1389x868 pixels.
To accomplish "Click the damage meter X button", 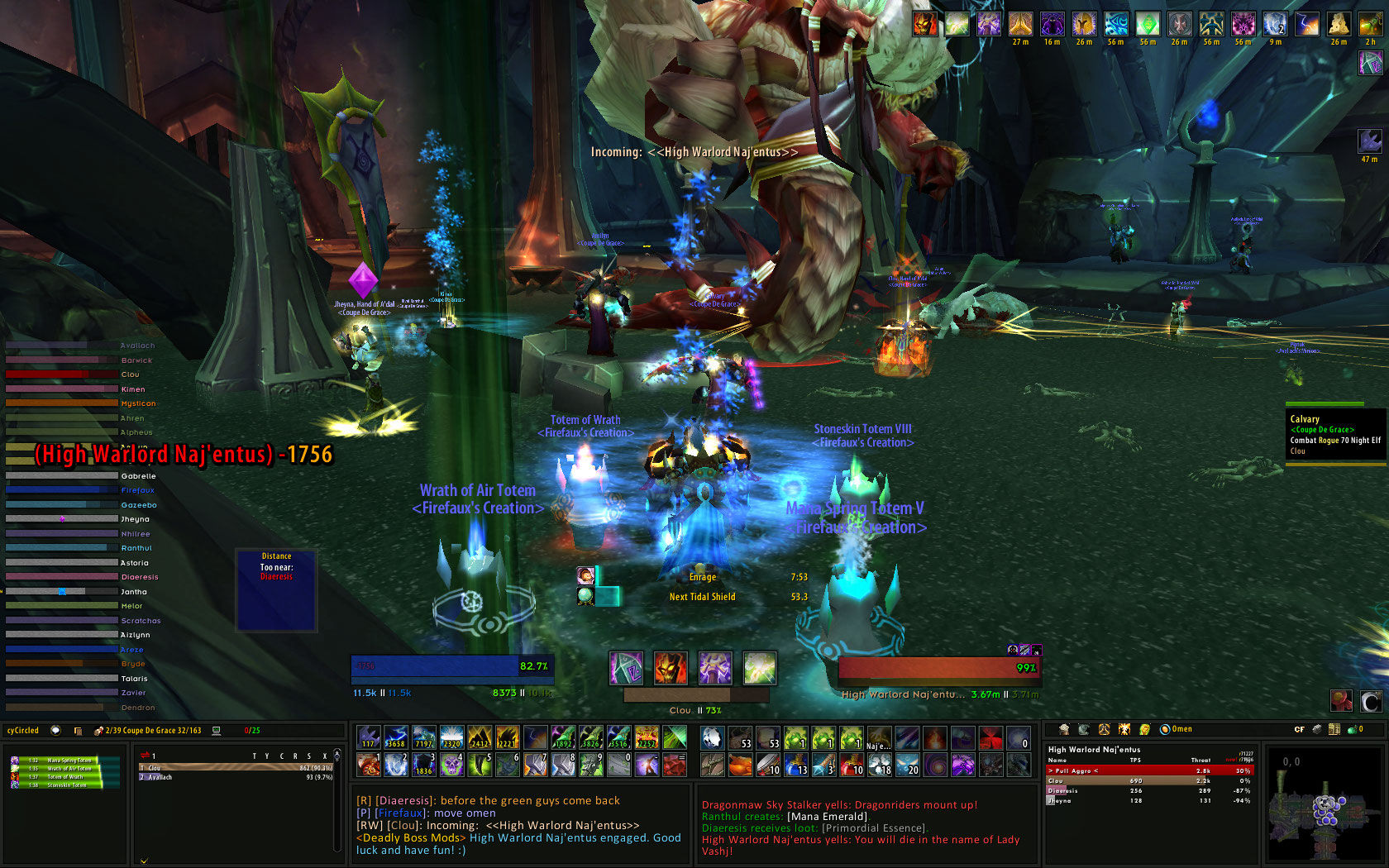I will tap(325, 756).
